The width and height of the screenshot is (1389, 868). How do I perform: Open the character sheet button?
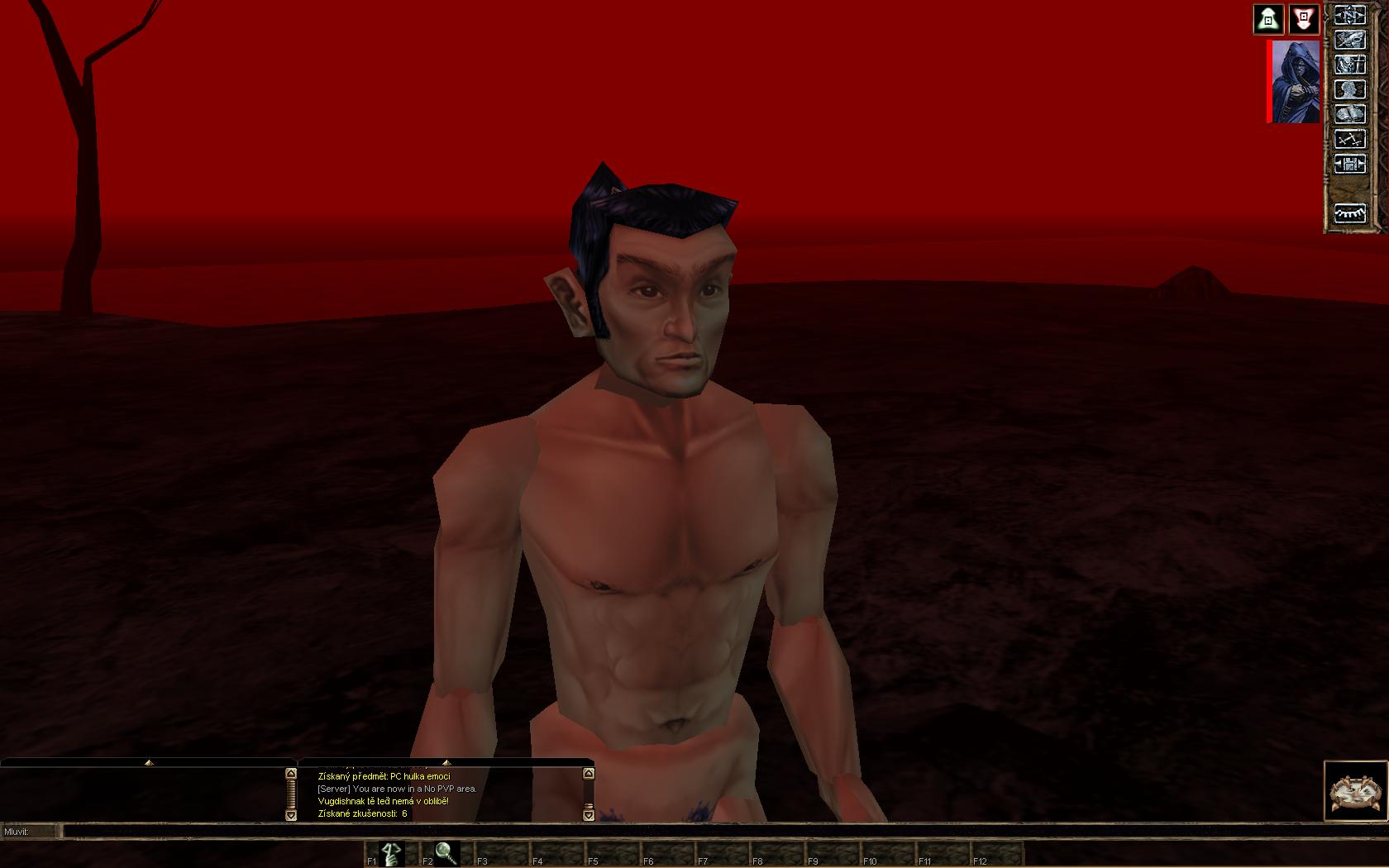tap(1349, 64)
